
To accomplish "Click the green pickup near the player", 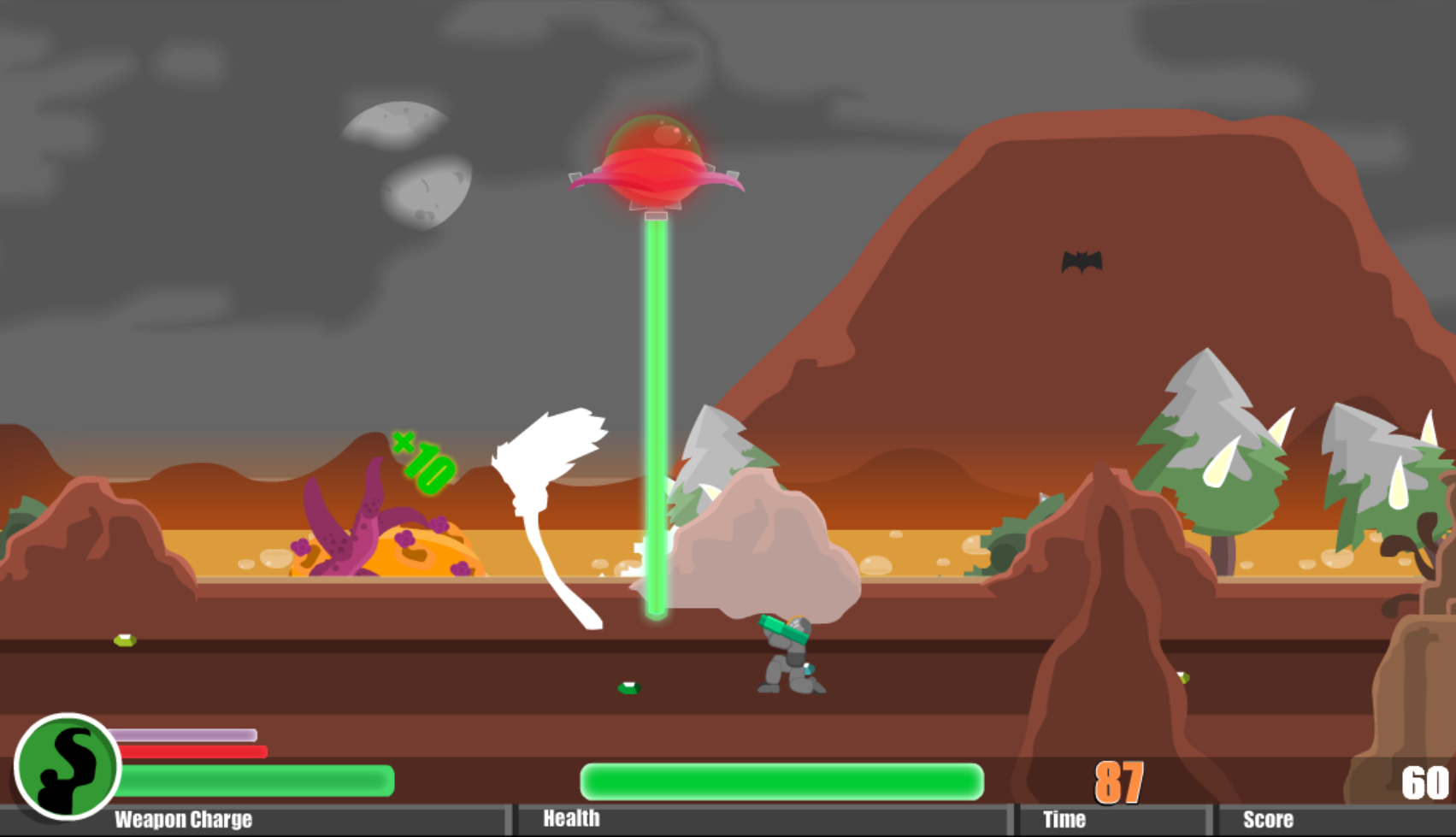I will pyautogui.click(x=628, y=689).
